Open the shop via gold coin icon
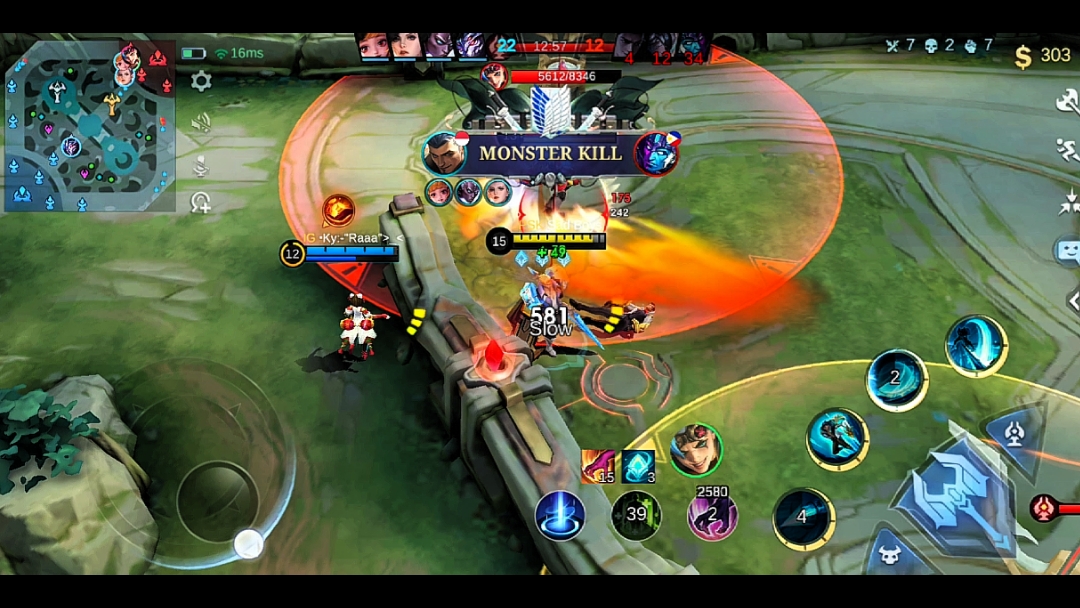 (x=1023, y=57)
